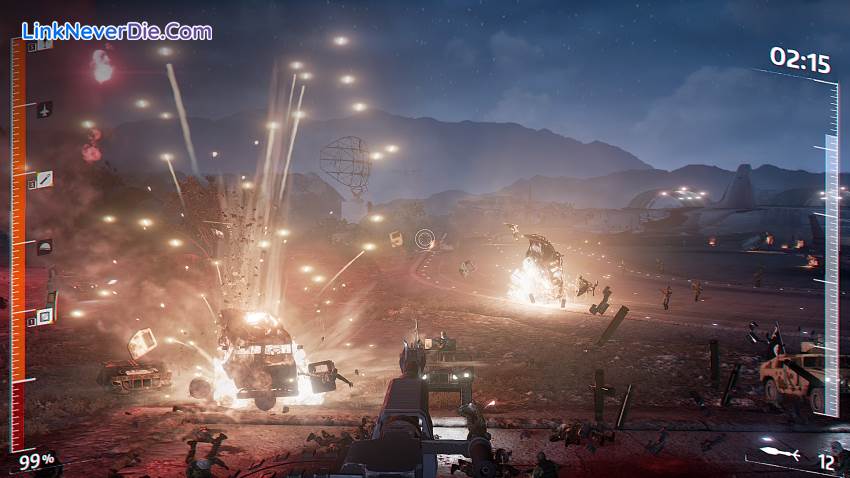
Task: Select the jet airstrike support icon
Action: pos(44,109)
